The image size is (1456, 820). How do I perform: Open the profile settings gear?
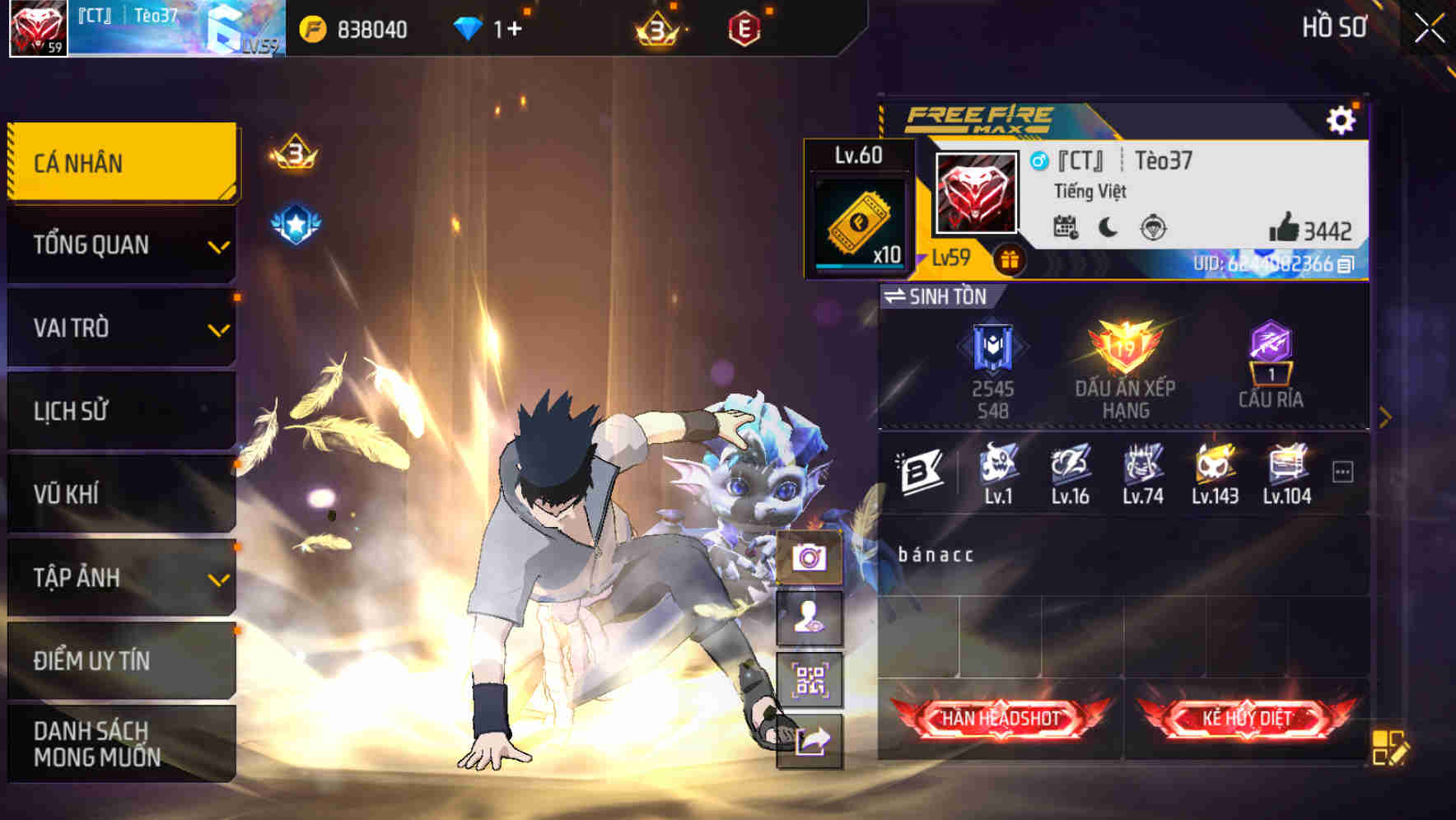(x=1342, y=119)
